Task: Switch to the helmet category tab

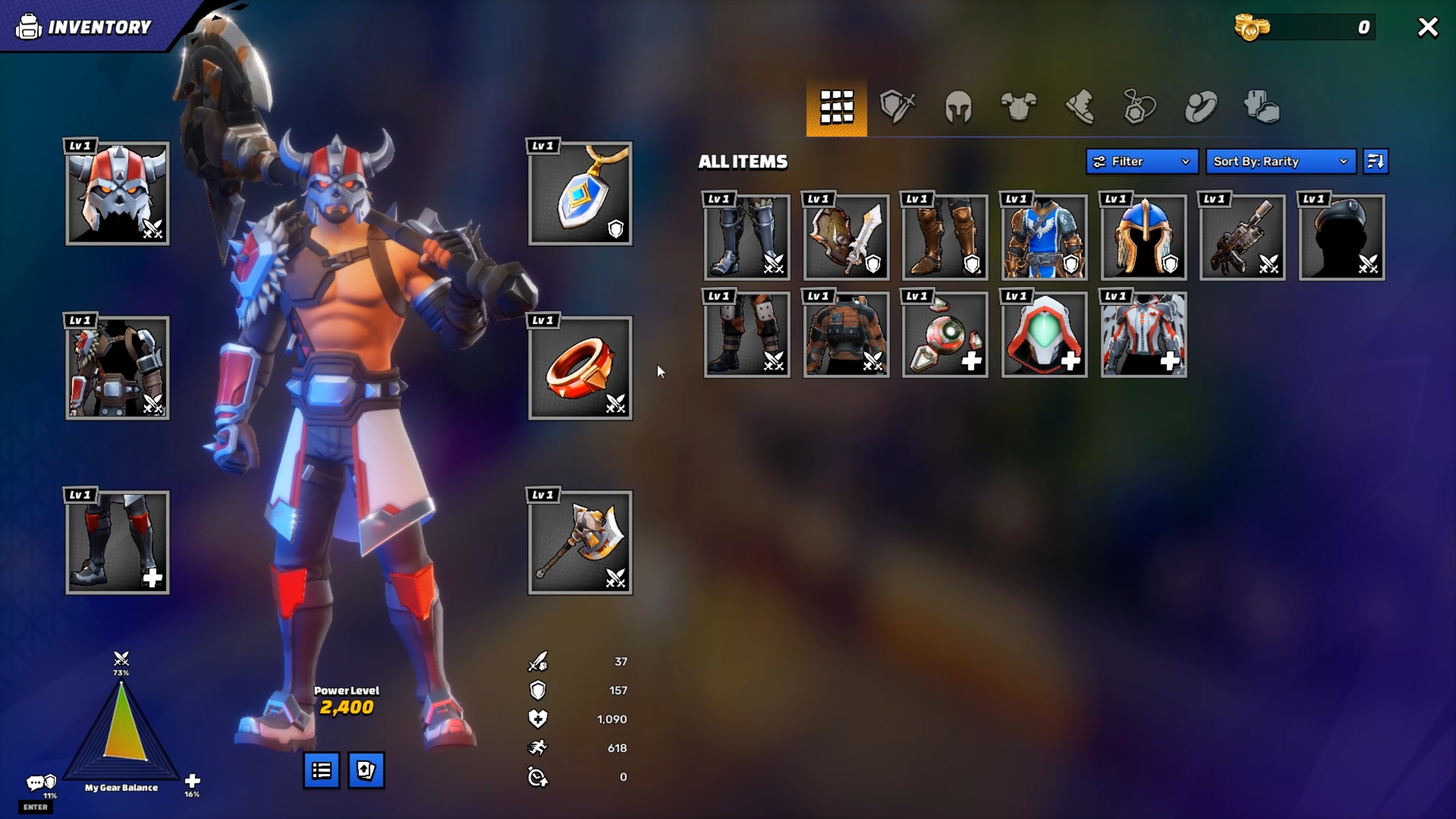Action: point(958,107)
